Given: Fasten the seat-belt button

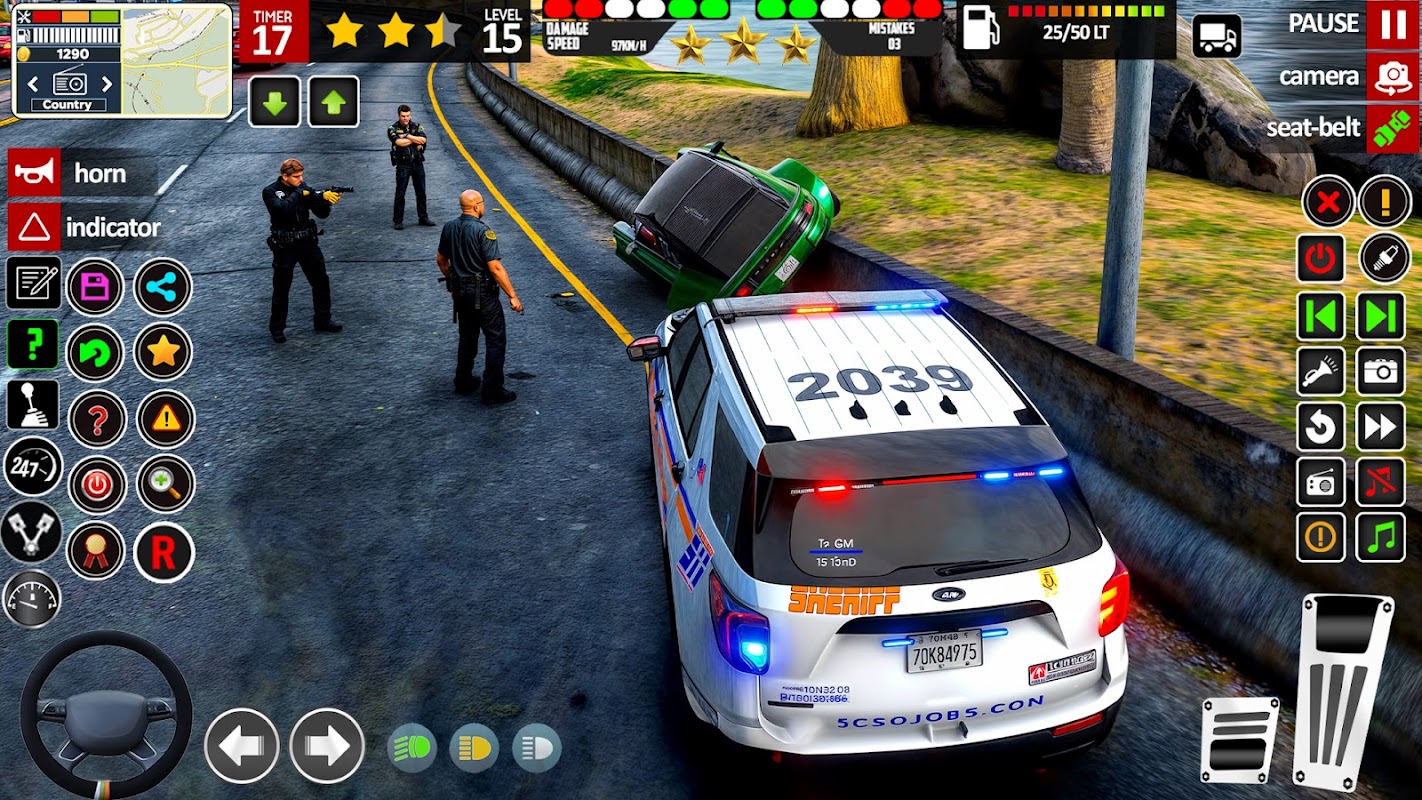Looking at the screenshot, I should tap(1392, 129).
